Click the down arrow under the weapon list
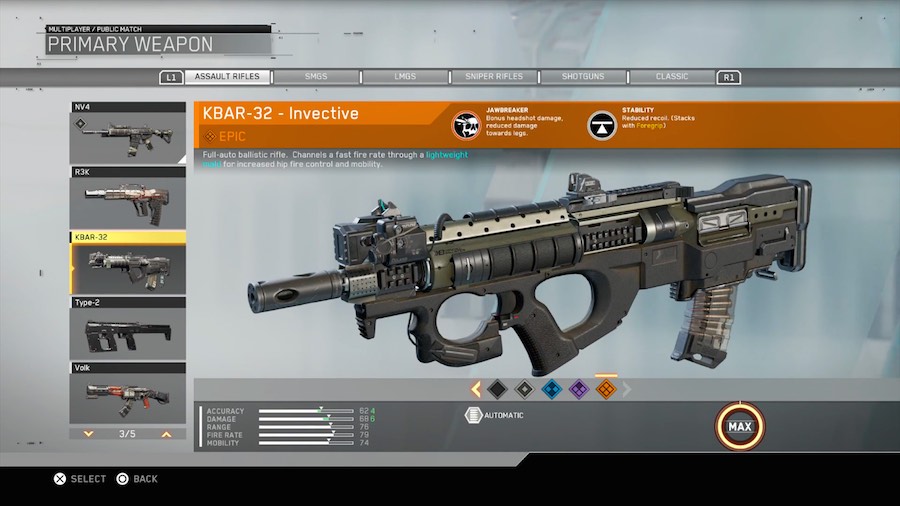 click(88, 434)
